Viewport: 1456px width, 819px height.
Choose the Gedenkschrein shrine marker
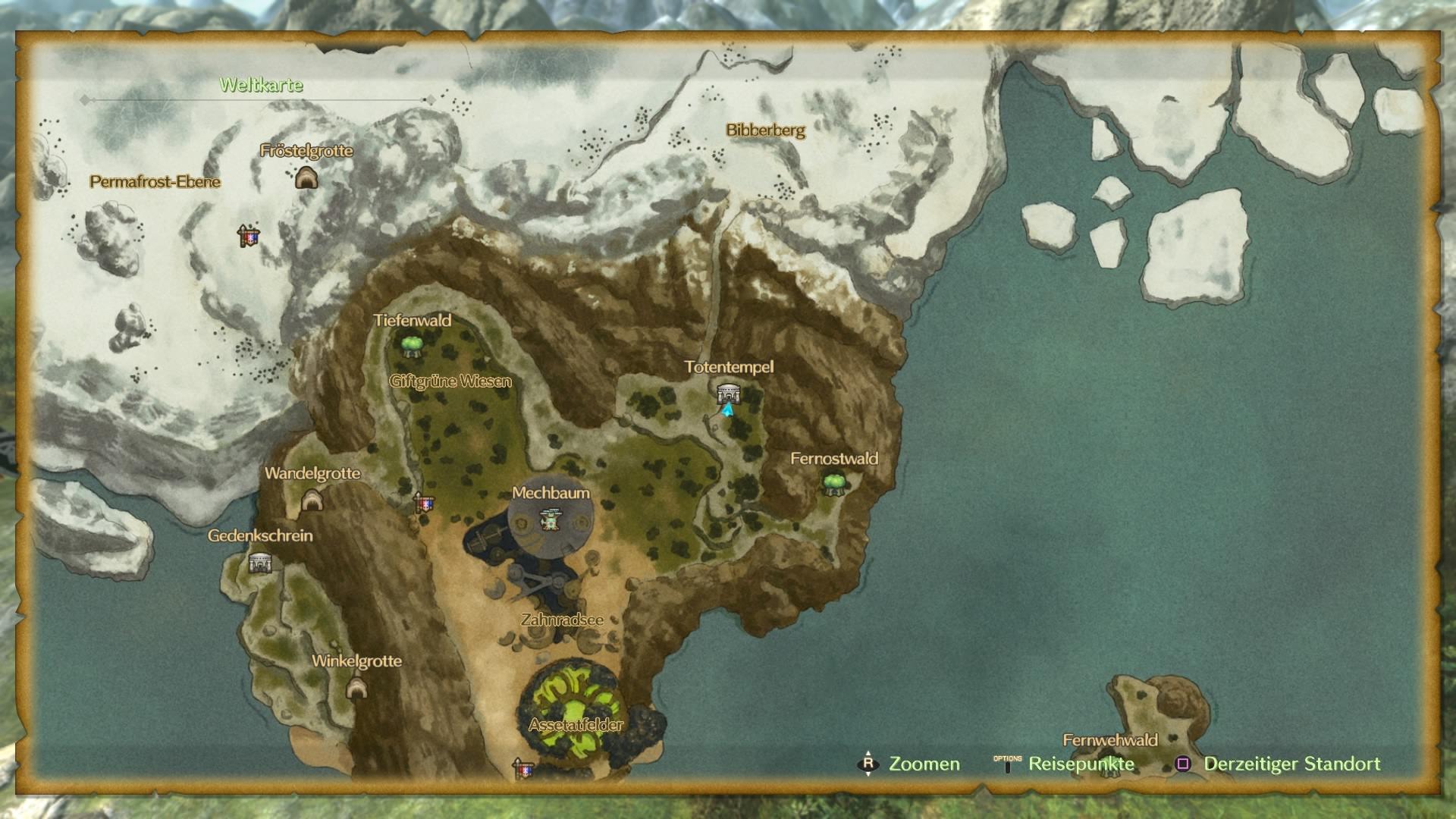point(260,563)
